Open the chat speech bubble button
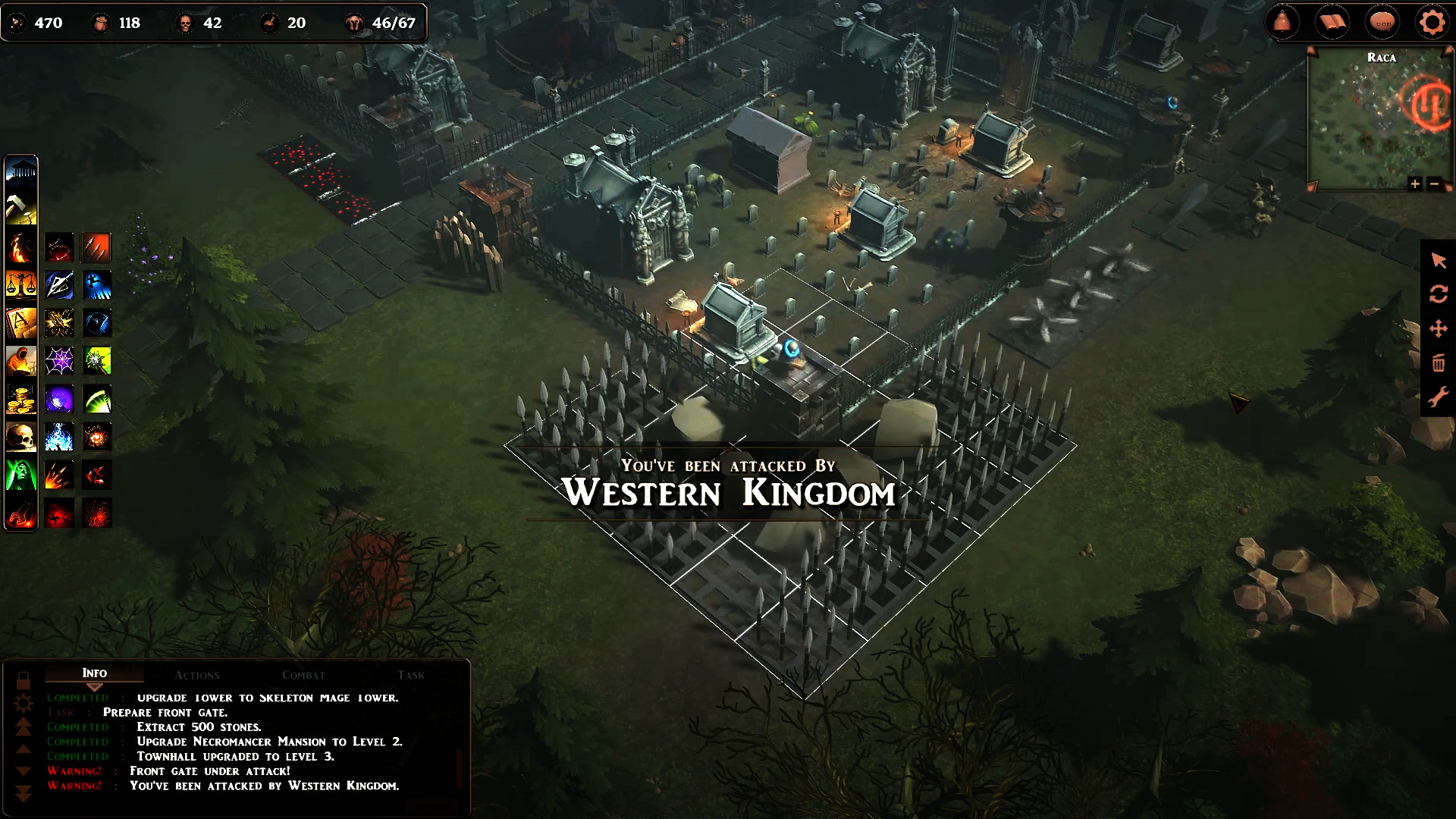This screenshot has height=819, width=1456. tap(1382, 23)
